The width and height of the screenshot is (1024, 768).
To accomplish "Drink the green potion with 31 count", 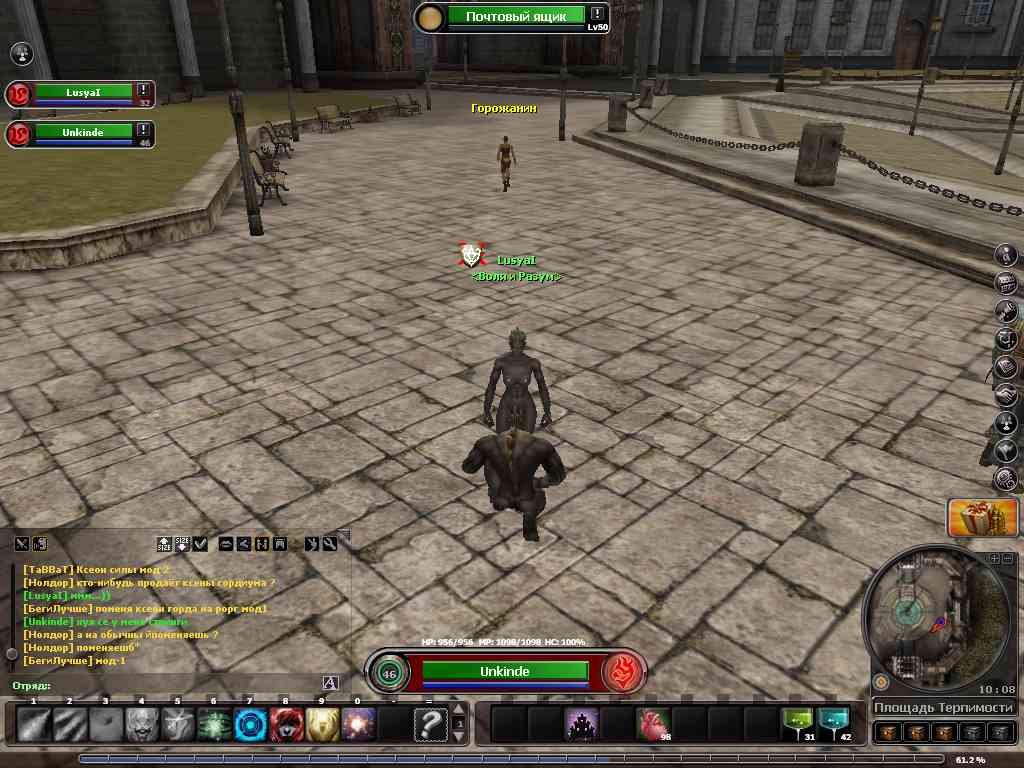I will click(797, 724).
